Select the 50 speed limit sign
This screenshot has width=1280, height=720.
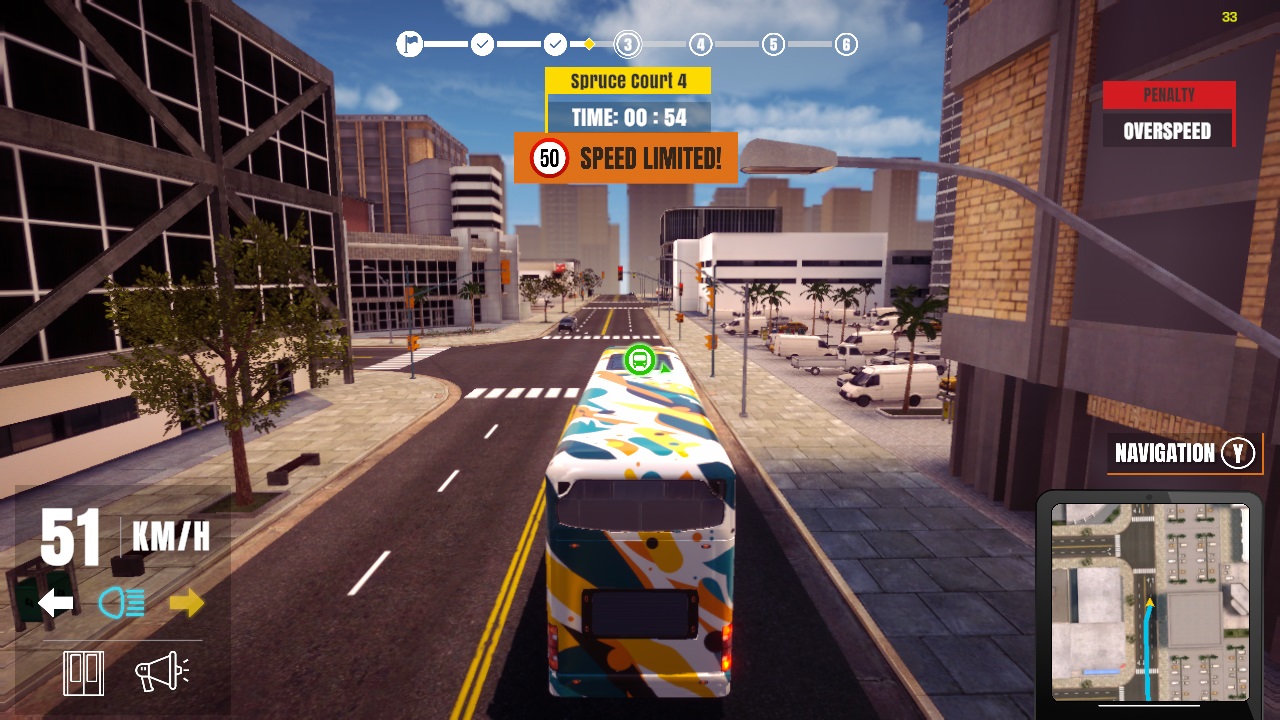click(x=548, y=157)
